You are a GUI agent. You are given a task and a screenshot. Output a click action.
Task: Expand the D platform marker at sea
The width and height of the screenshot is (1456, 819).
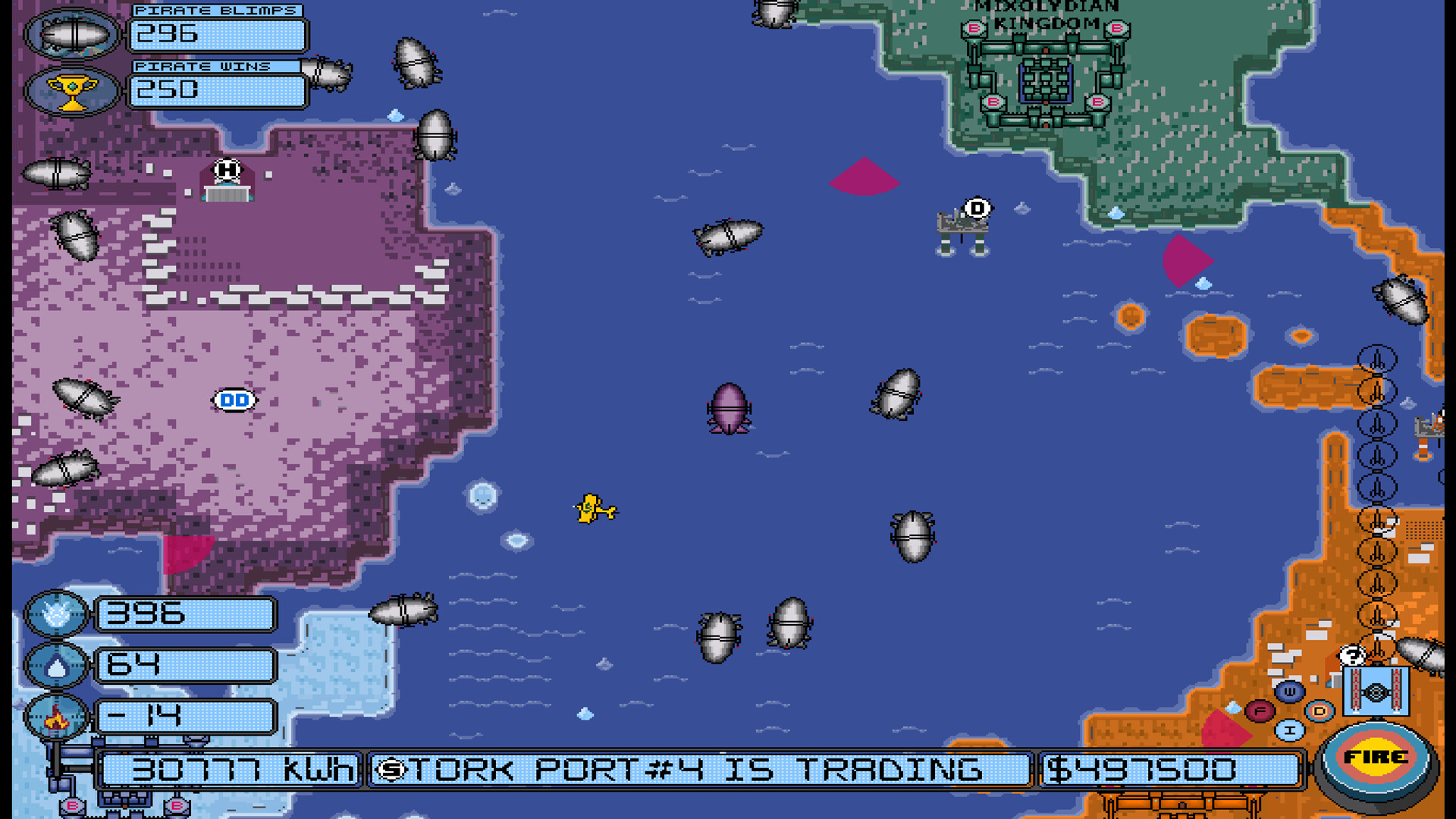(976, 206)
